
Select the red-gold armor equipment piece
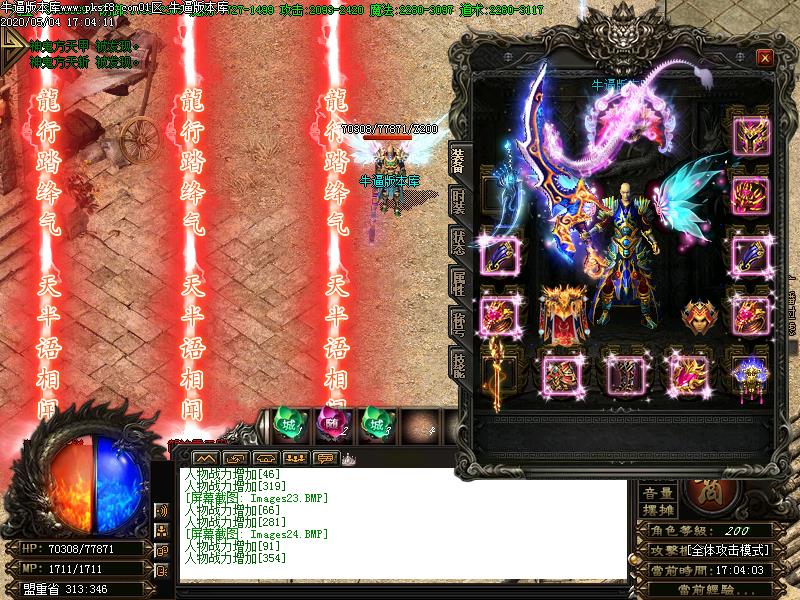[x=563, y=316]
